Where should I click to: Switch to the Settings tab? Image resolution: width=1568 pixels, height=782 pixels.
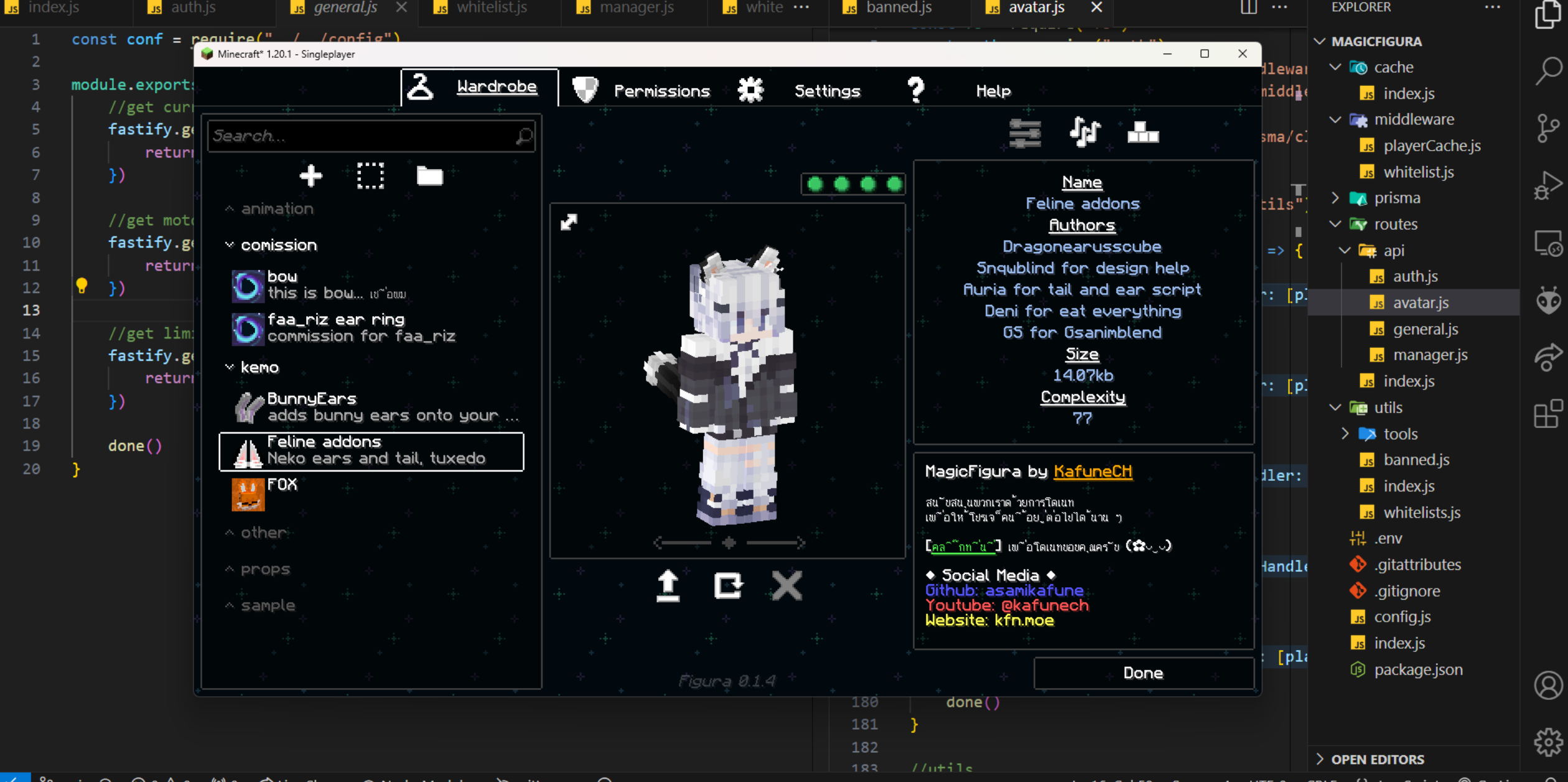point(827,90)
